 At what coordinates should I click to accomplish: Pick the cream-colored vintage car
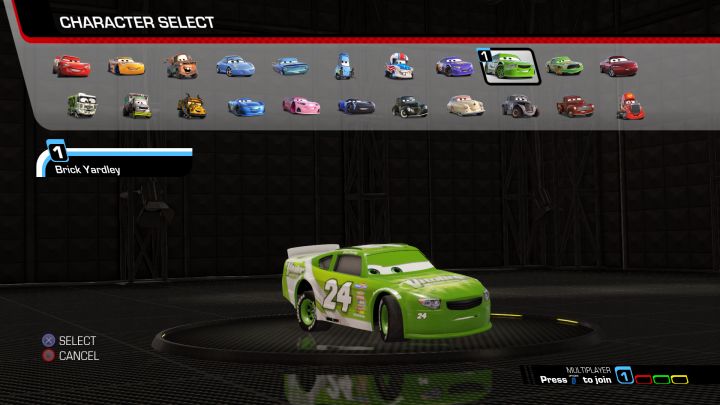coord(464,104)
